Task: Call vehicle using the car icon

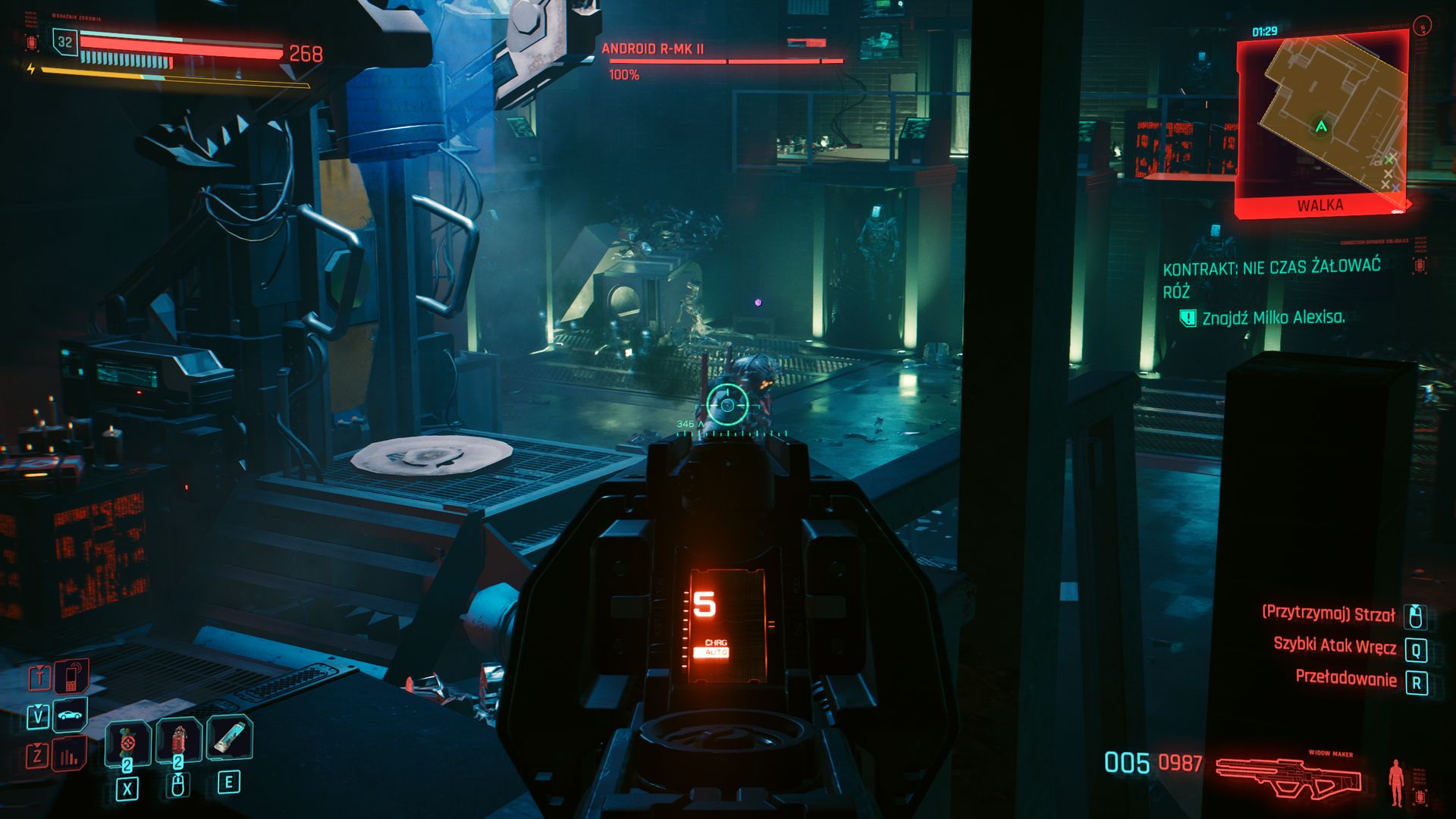Action: point(70,715)
